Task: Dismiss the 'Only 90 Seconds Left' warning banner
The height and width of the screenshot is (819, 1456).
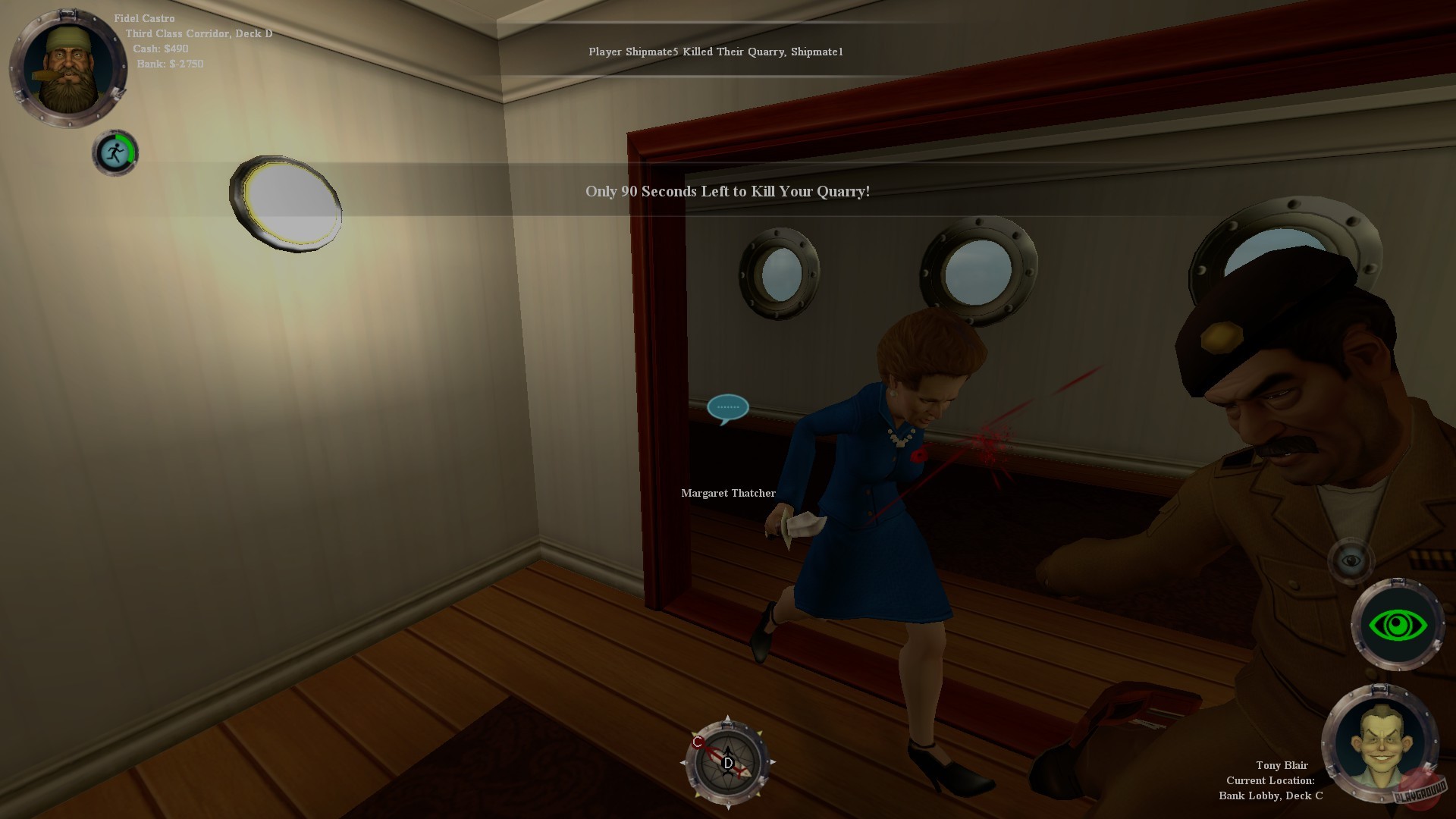Action: pos(726,192)
